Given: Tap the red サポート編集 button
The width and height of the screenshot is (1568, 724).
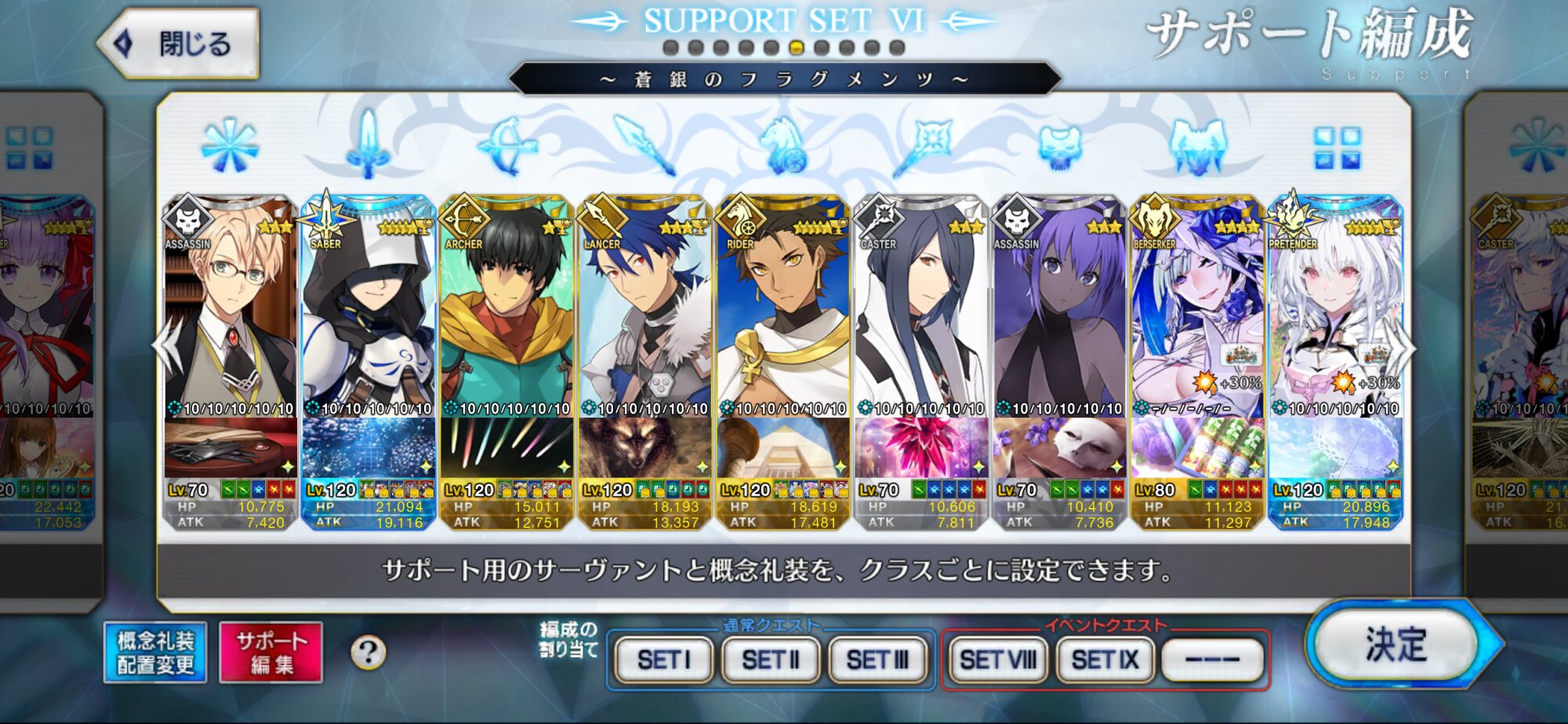Looking at the screenshot, I should coord(271,653).
